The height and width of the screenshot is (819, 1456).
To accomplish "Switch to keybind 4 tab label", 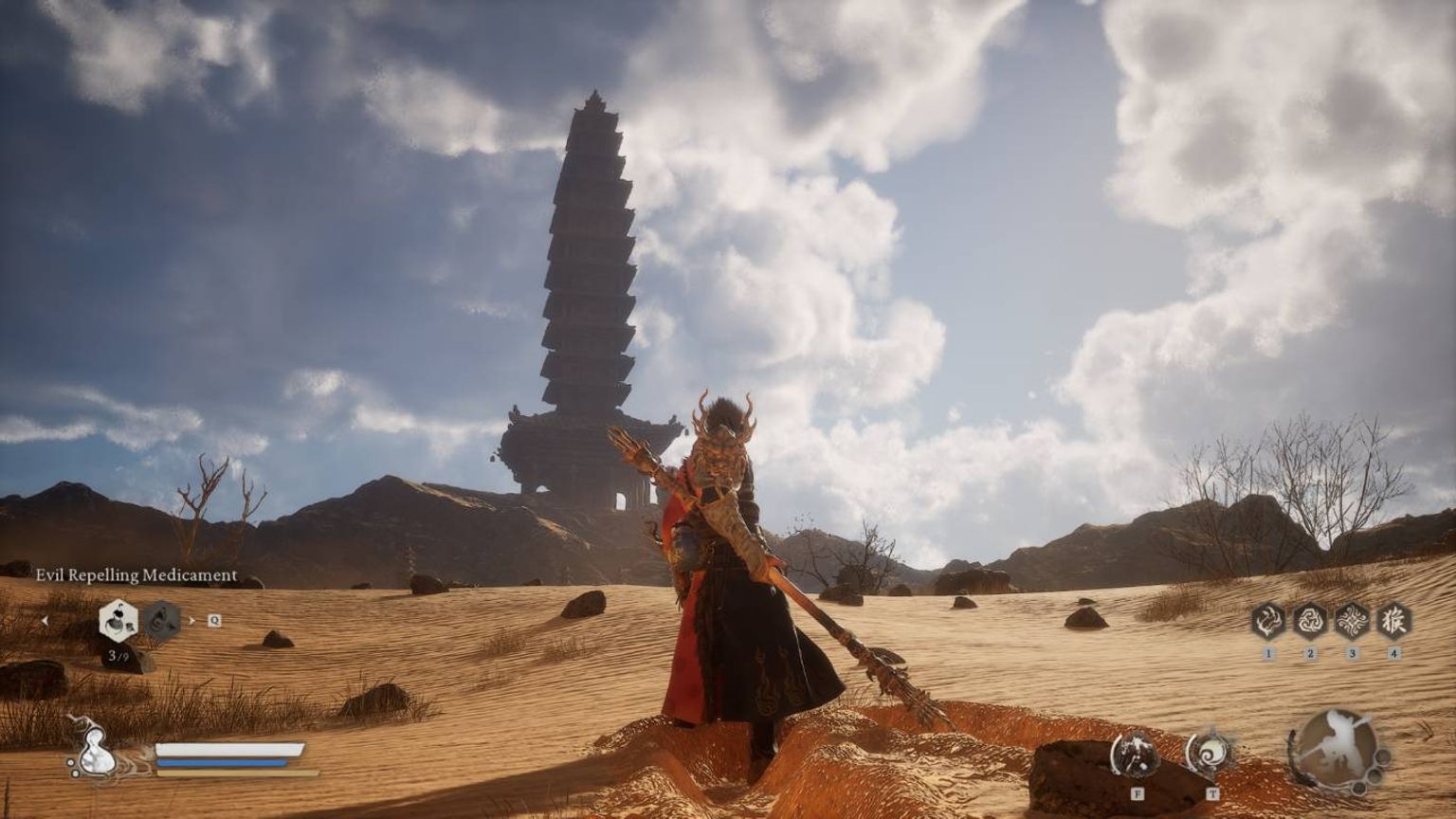I will tap(1394, 653).
